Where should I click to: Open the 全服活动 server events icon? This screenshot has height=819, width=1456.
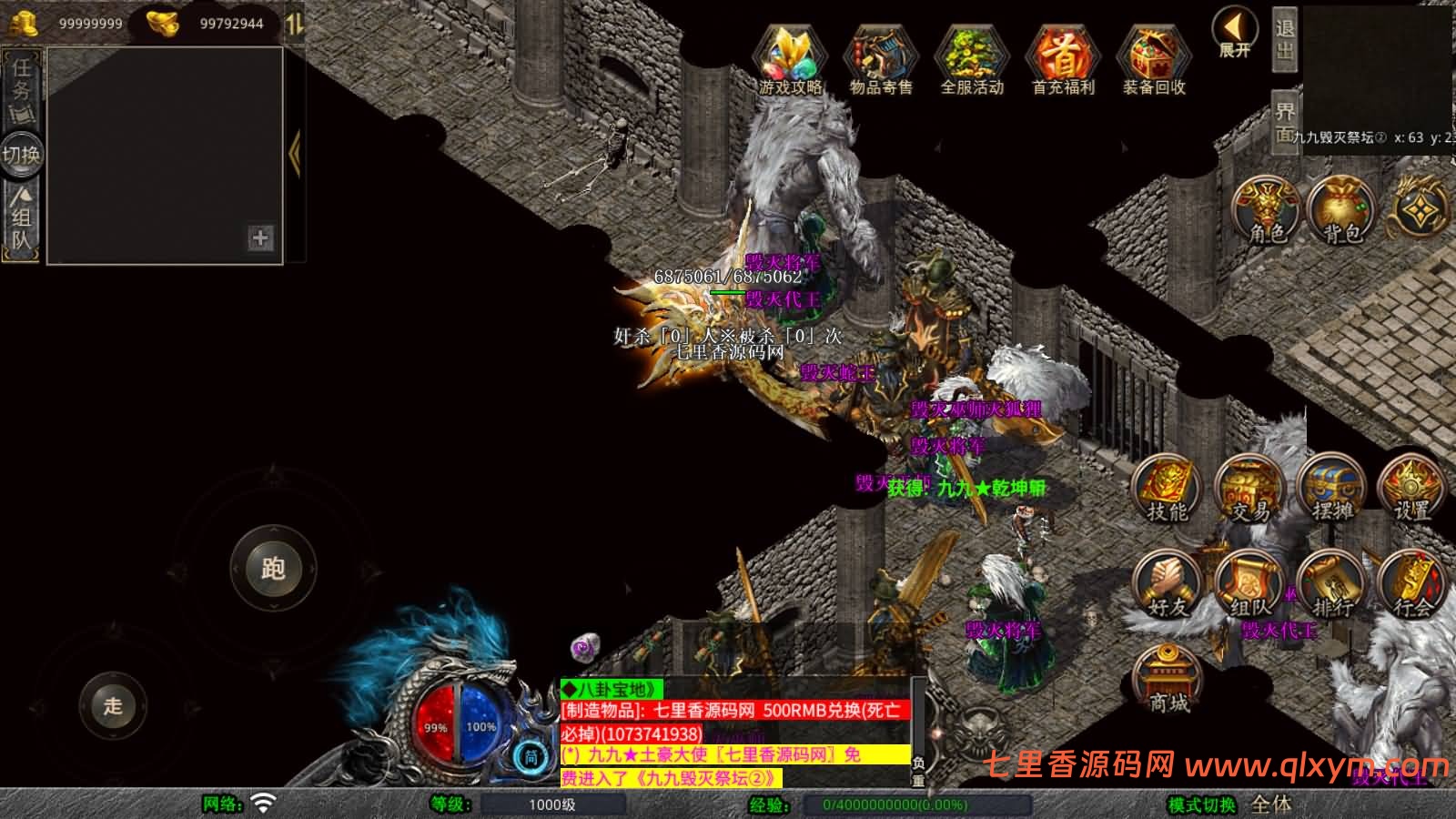click(971, 59)
